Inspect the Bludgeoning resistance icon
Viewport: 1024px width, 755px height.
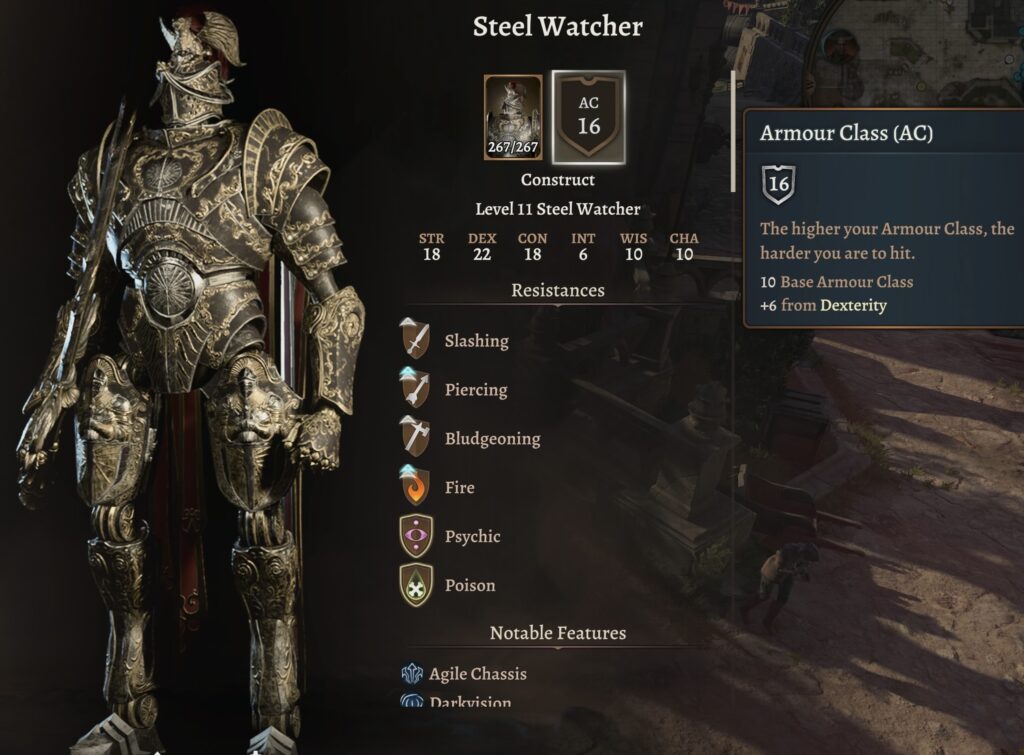point(416,438)
